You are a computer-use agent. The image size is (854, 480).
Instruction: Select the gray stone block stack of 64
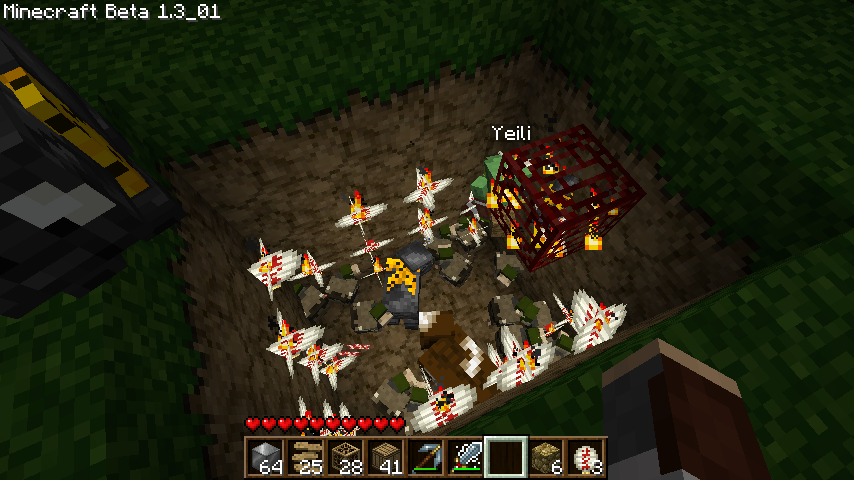(265, 457)
